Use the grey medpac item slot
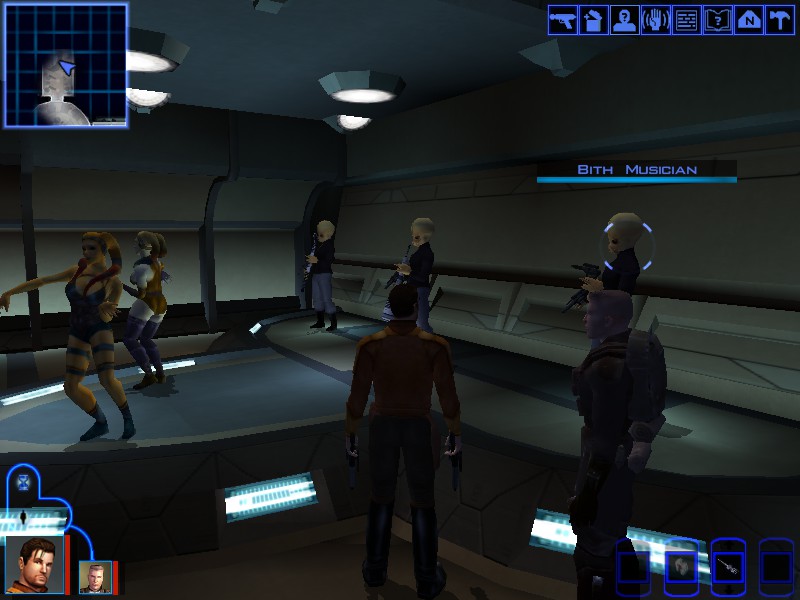This screenshot has height=600, width=800. (680, 567)
